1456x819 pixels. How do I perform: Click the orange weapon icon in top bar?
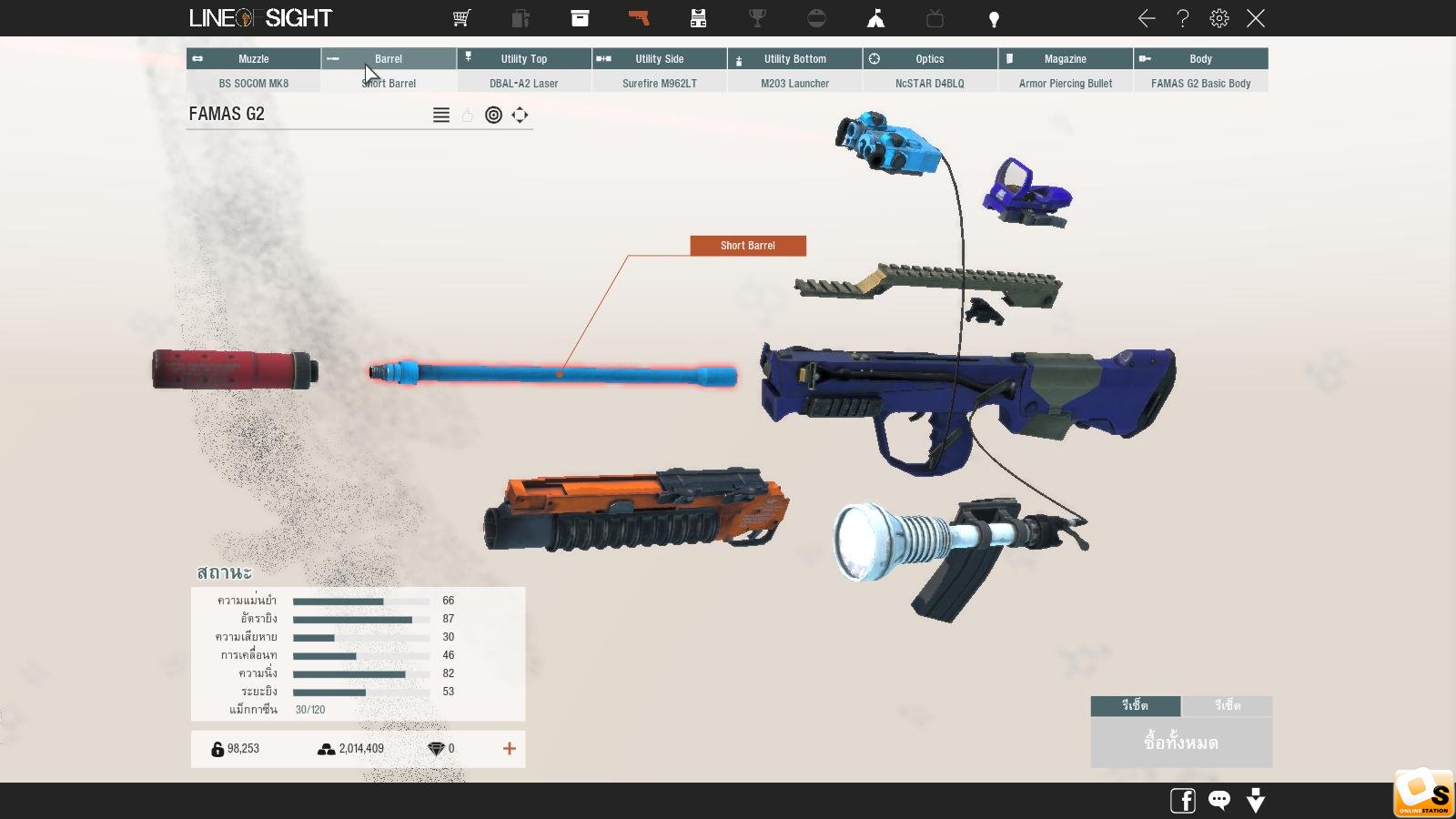(639, 18)
